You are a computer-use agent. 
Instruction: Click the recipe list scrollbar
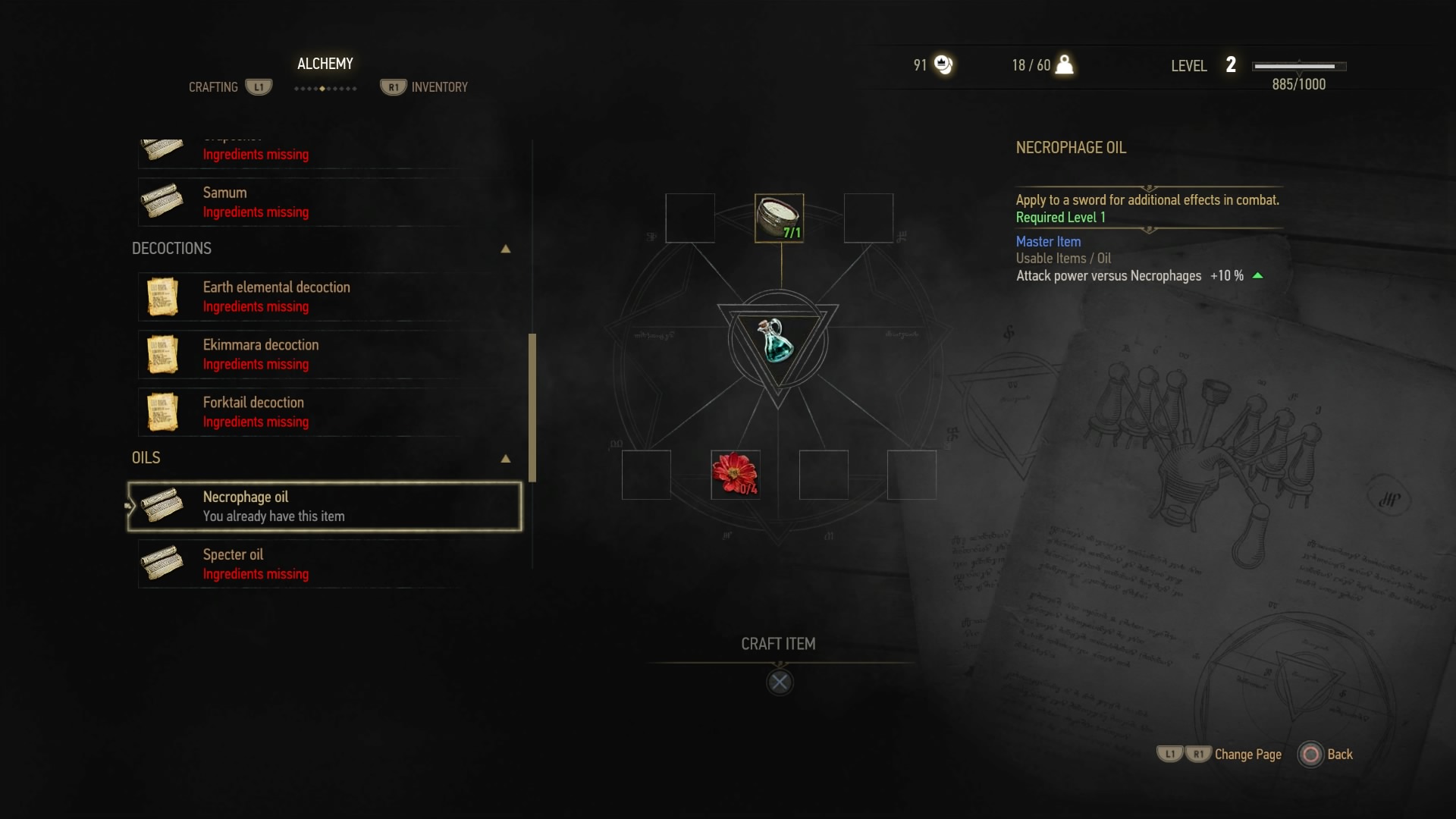533,406
